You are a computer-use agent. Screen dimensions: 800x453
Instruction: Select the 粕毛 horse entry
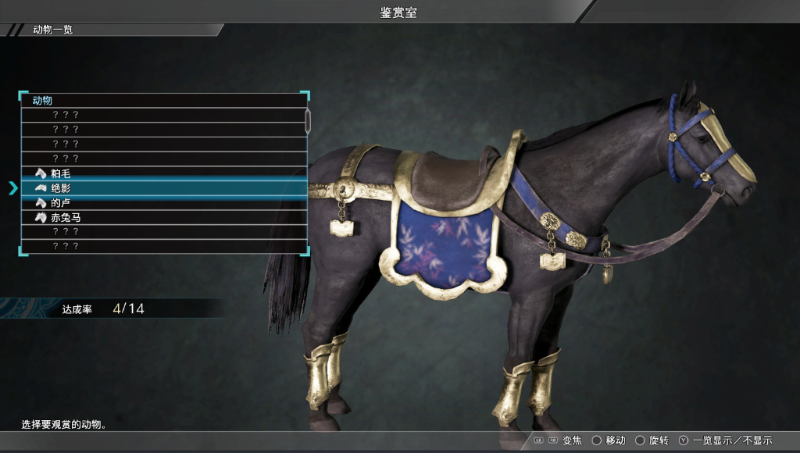62,174
